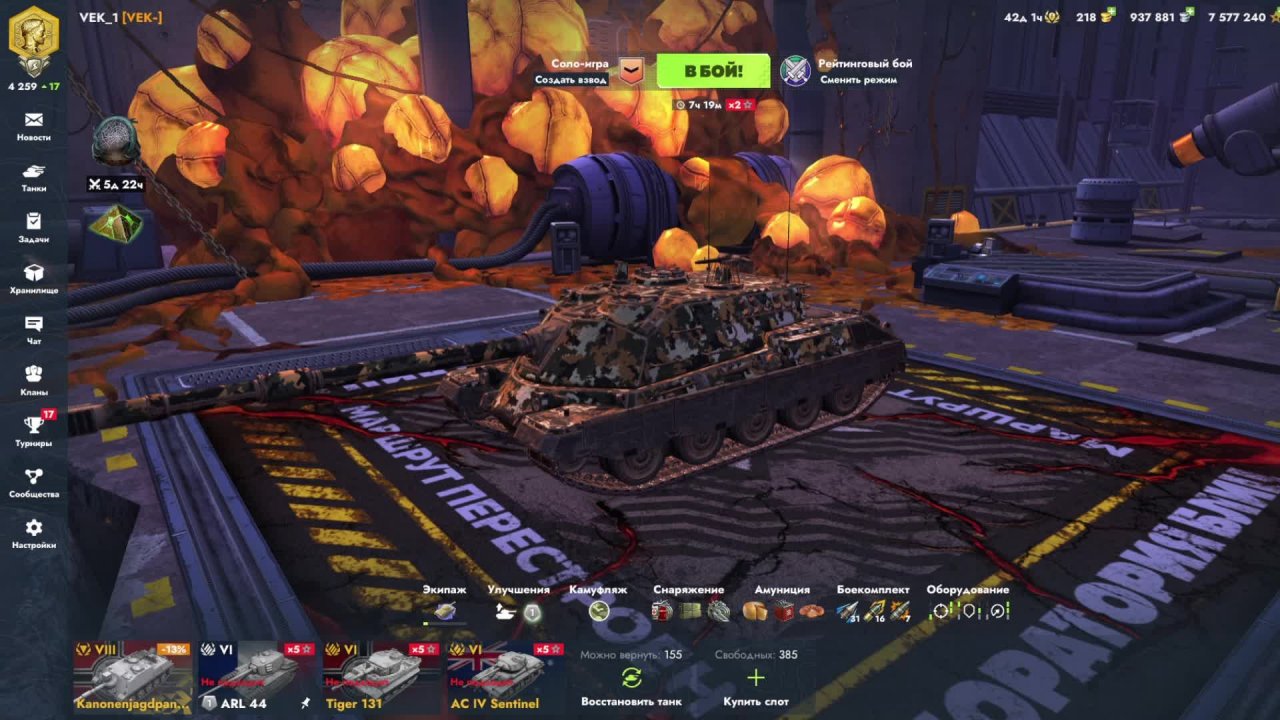Open the Настройки settings menu
Image resolution: width=1280 pixels, height=720 pixels.
point(34,534)
